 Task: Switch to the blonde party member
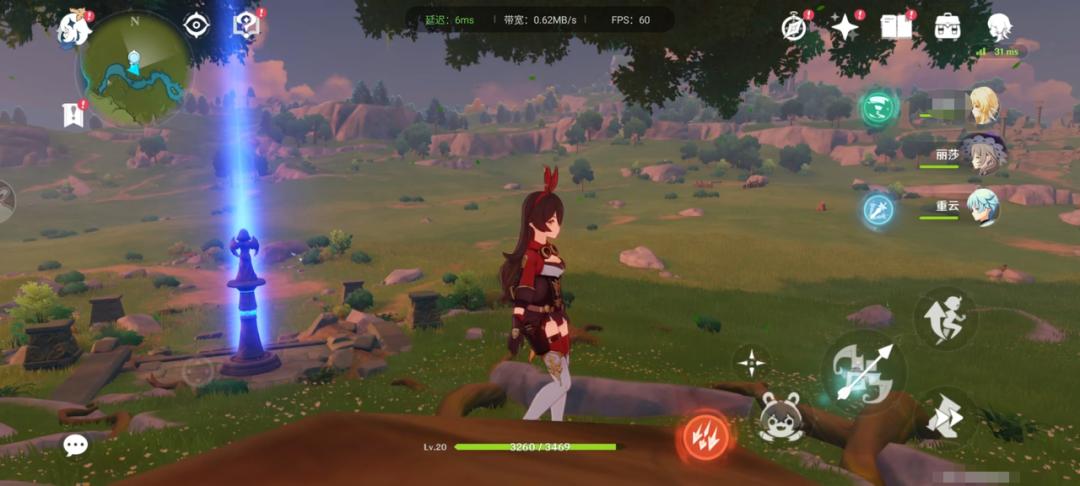tap(983, 106)
